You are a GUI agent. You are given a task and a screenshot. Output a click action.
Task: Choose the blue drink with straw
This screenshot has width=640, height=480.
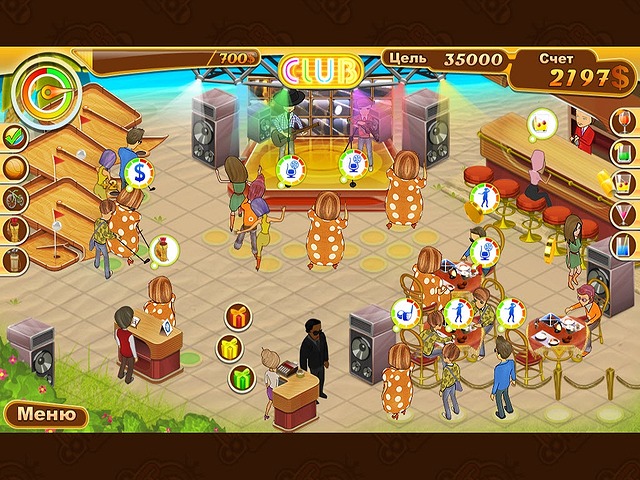623,246
